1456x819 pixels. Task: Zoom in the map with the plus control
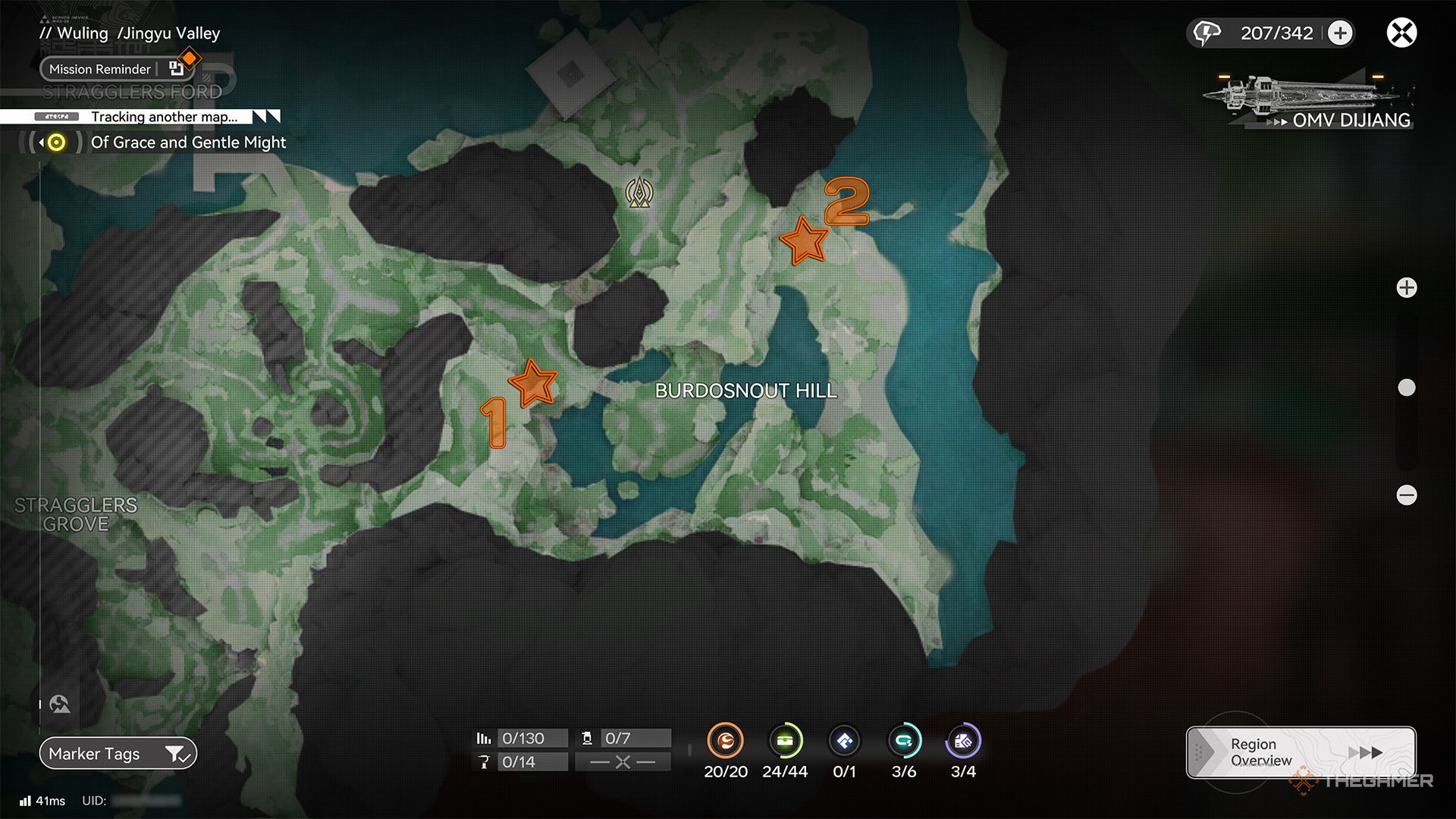(x=1407, y=288)
